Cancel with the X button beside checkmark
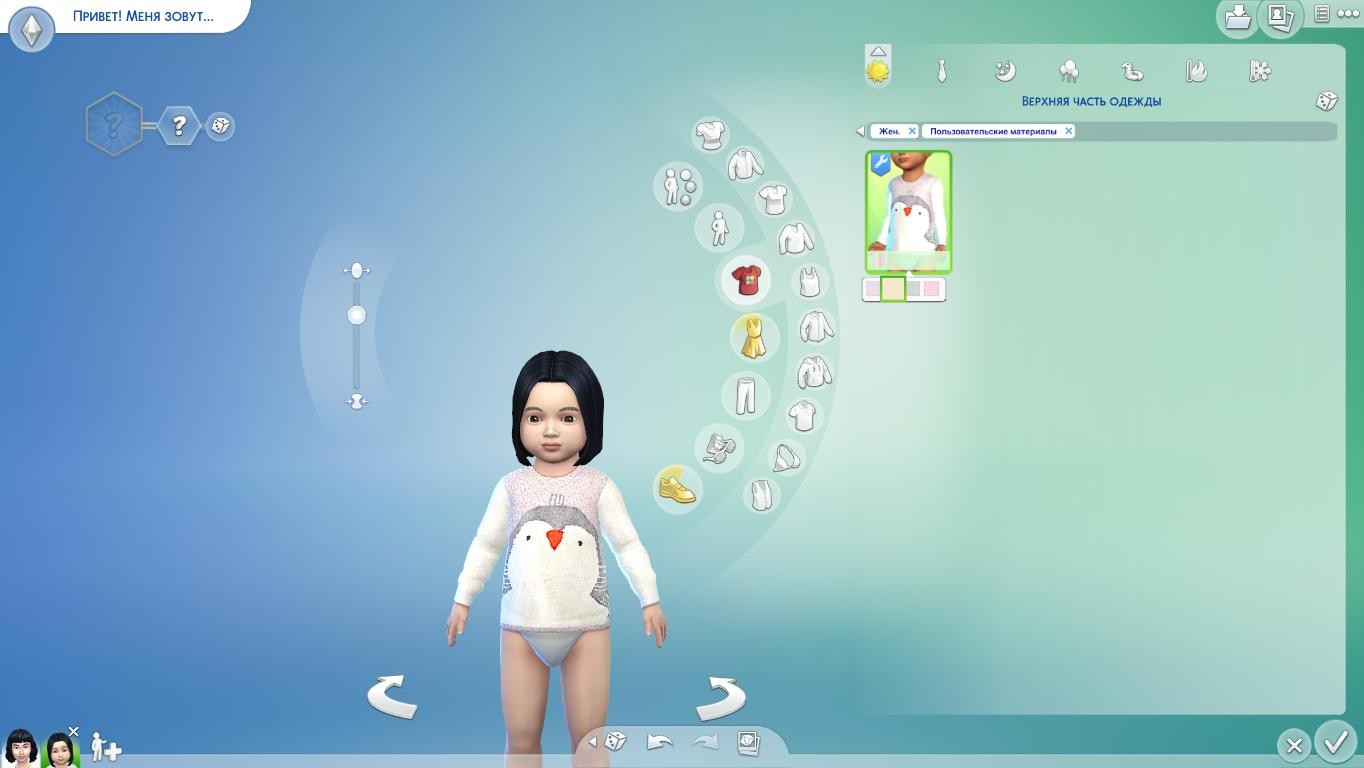 pyautogui.click(x=1294, y=745)
